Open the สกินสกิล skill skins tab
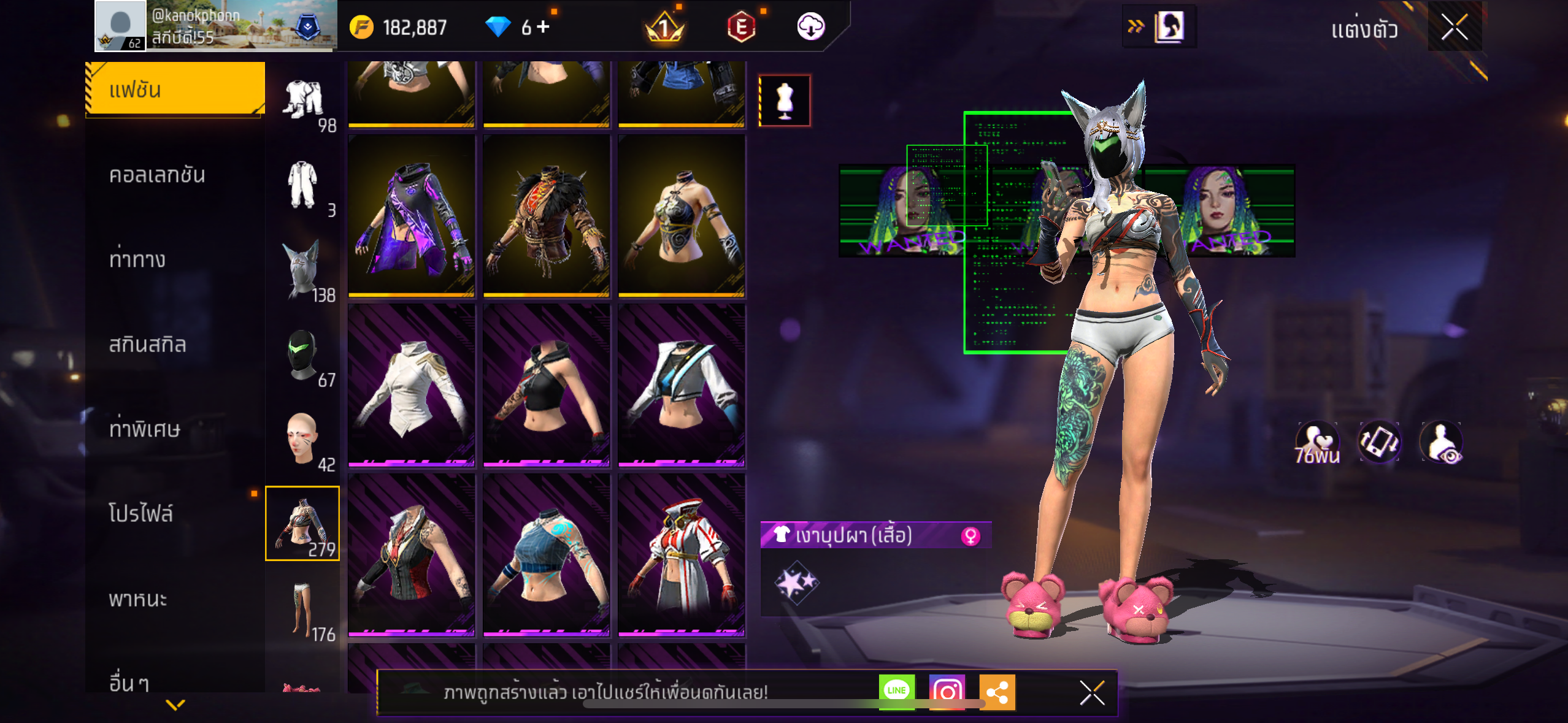This screenshot has height=723, width=1568. [147, 344]
